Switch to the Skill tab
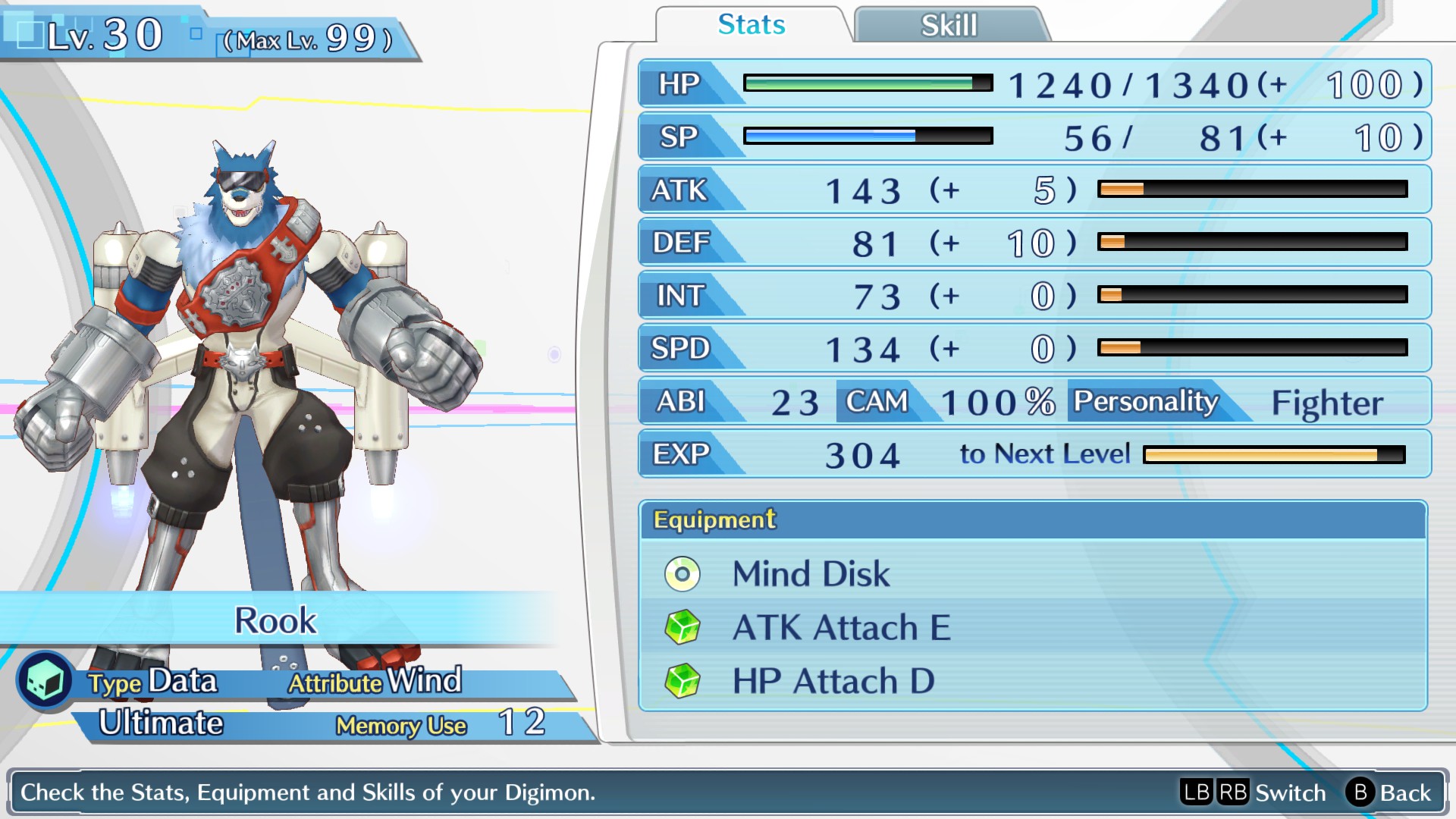1456x819 pixels. (949, 25)
